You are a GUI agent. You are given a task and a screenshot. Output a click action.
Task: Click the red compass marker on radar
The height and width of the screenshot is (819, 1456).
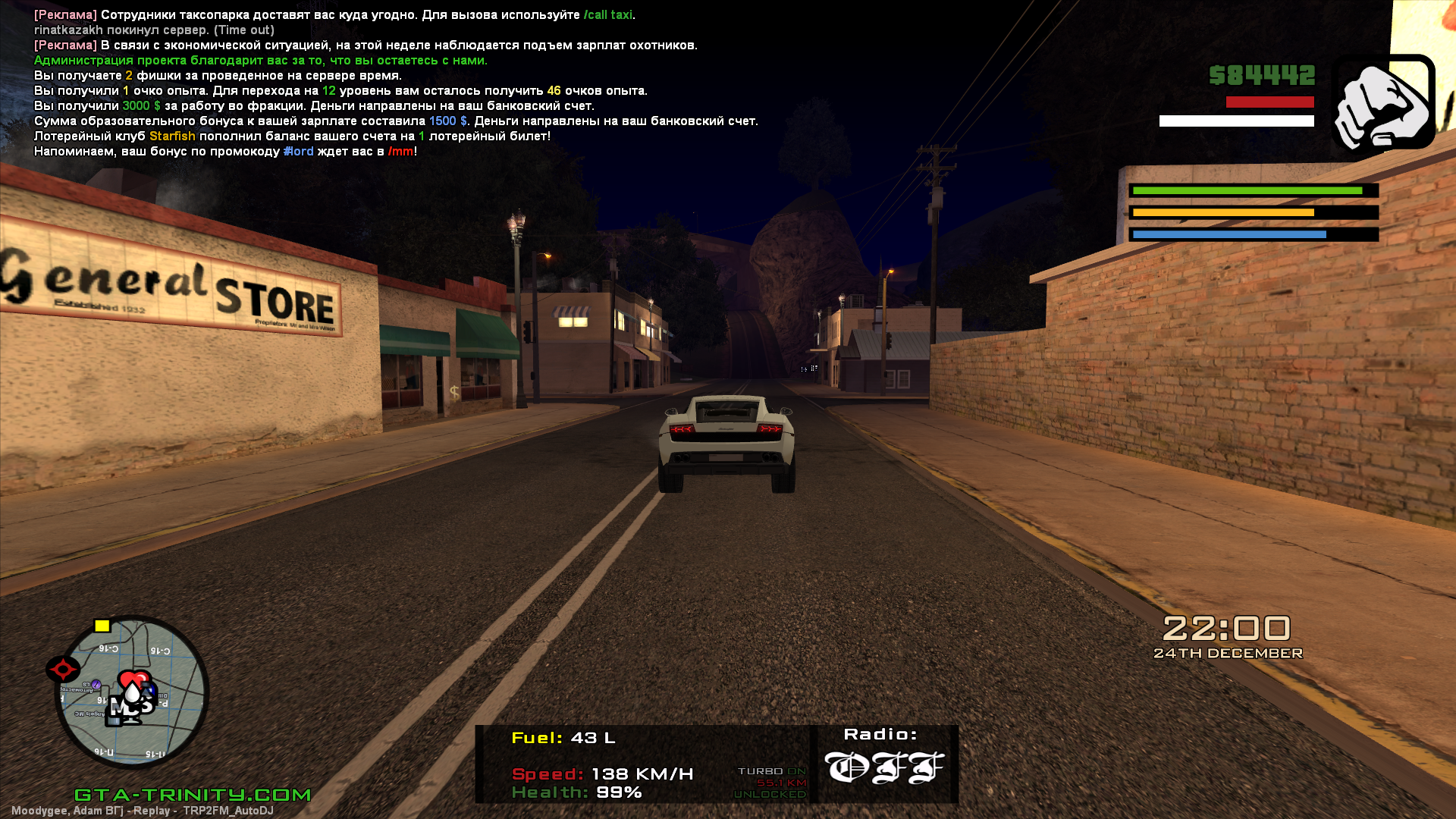[x=63, y=669]
